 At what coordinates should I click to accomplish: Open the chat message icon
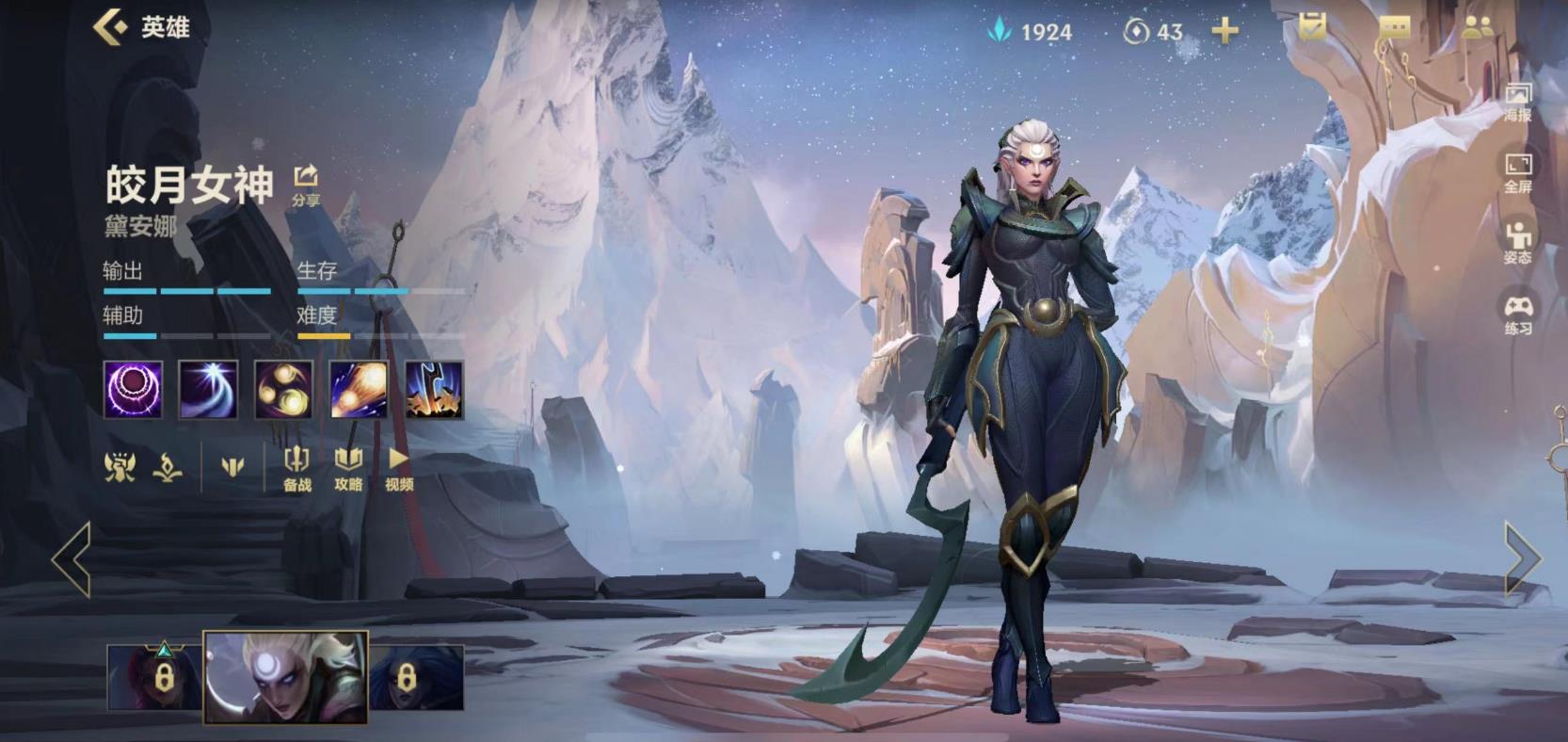click(x=1394, y=28)
